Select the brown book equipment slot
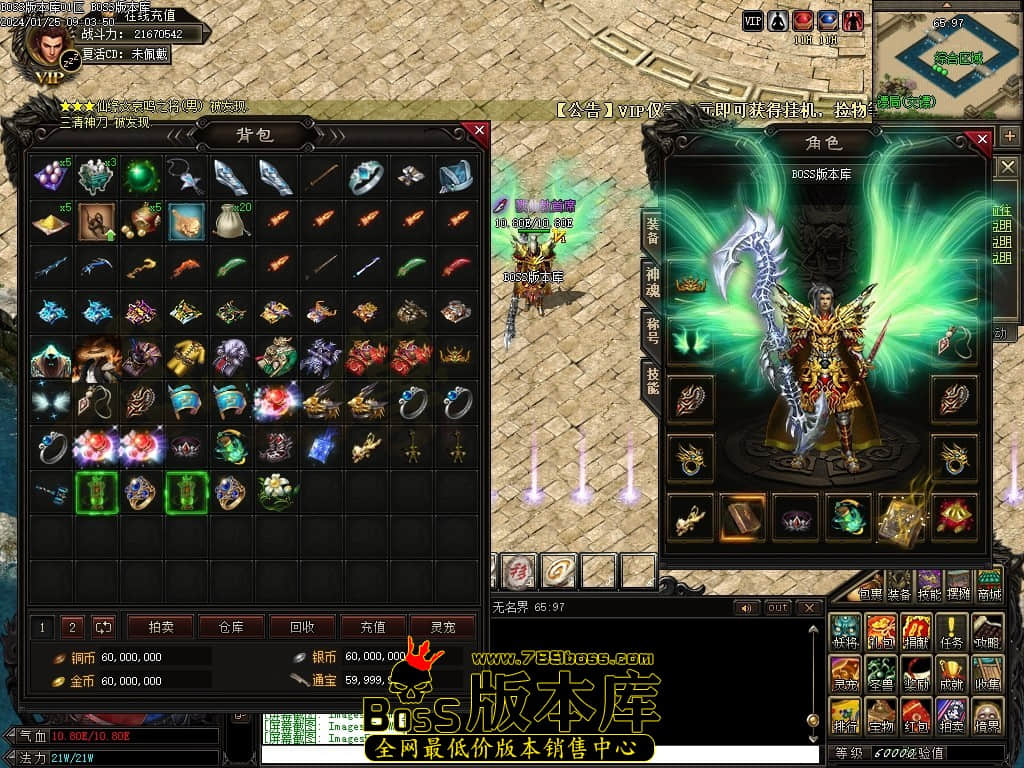1024x768 pixels. (x=743, y=516)
